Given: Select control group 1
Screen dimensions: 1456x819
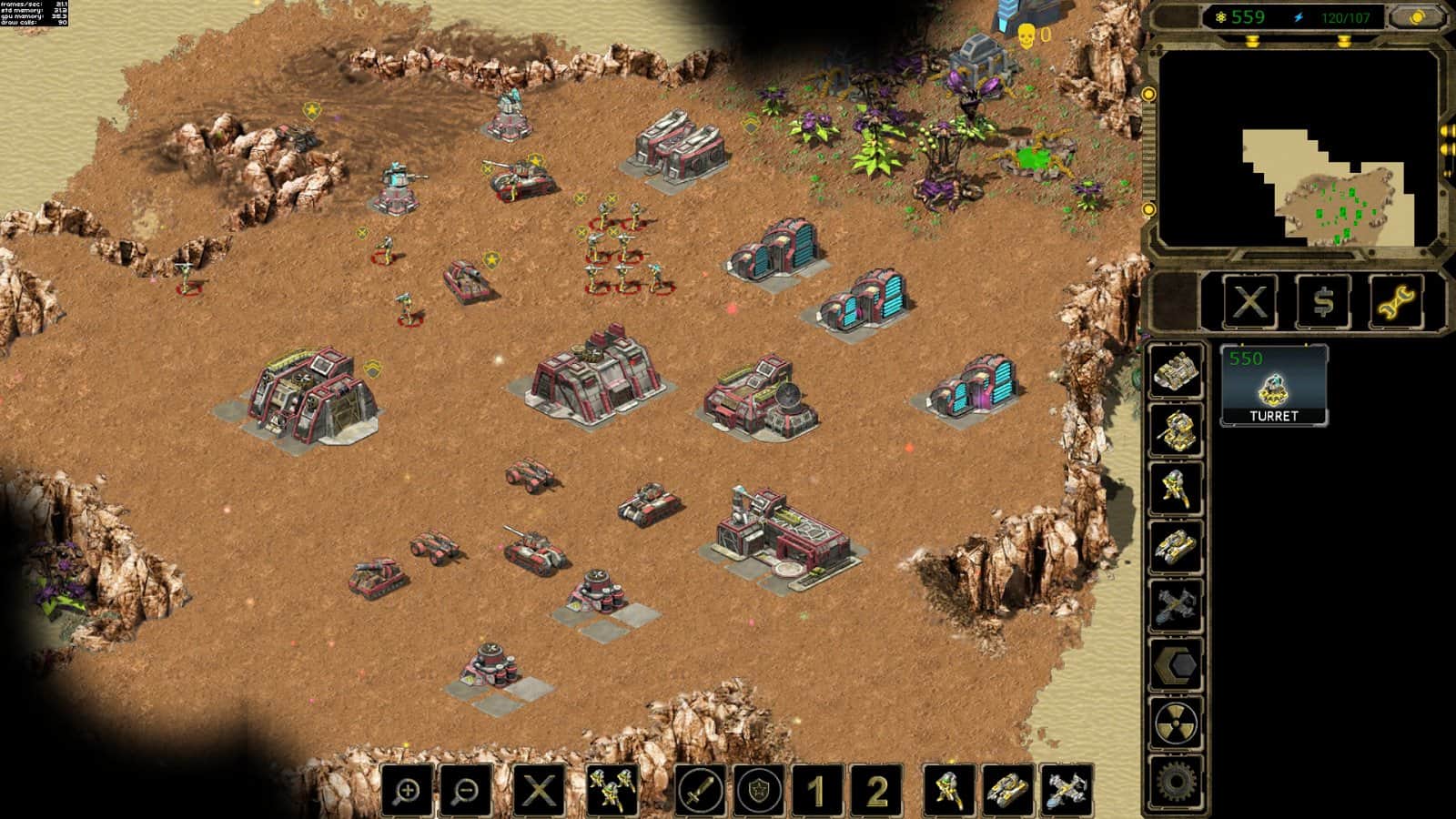Looking at the screenshot, I should click(x=817, y=790).
